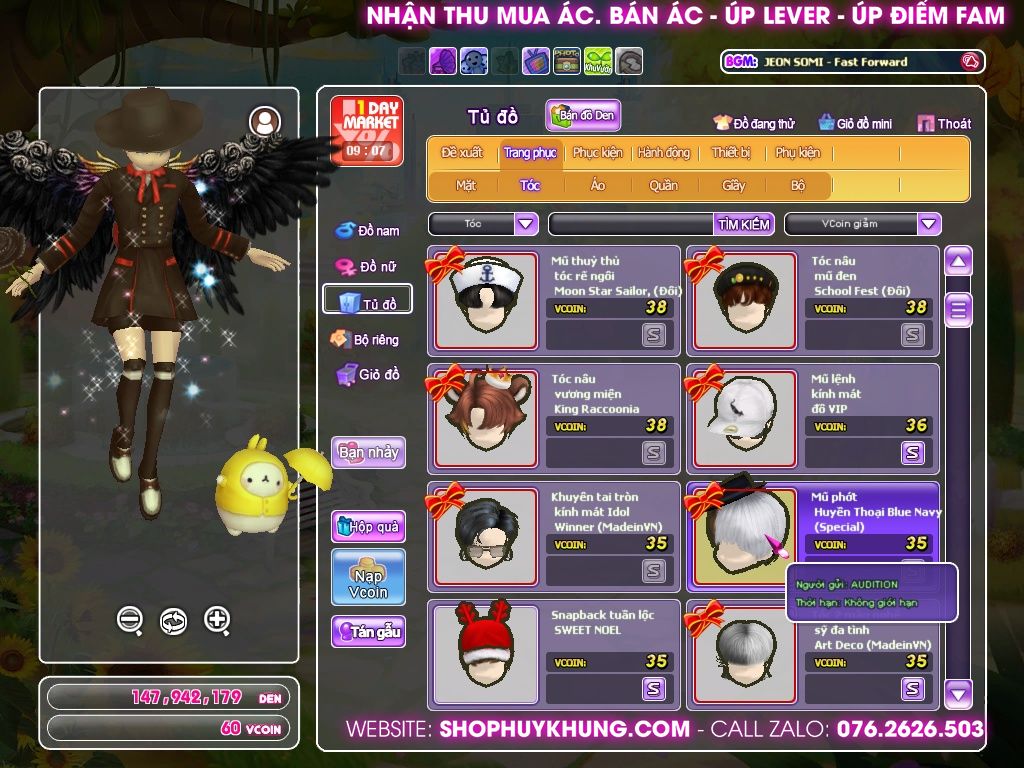1024x768 pixels.
Task: Open the Giỏ đồ mini cart
Action: coord(855,123)
